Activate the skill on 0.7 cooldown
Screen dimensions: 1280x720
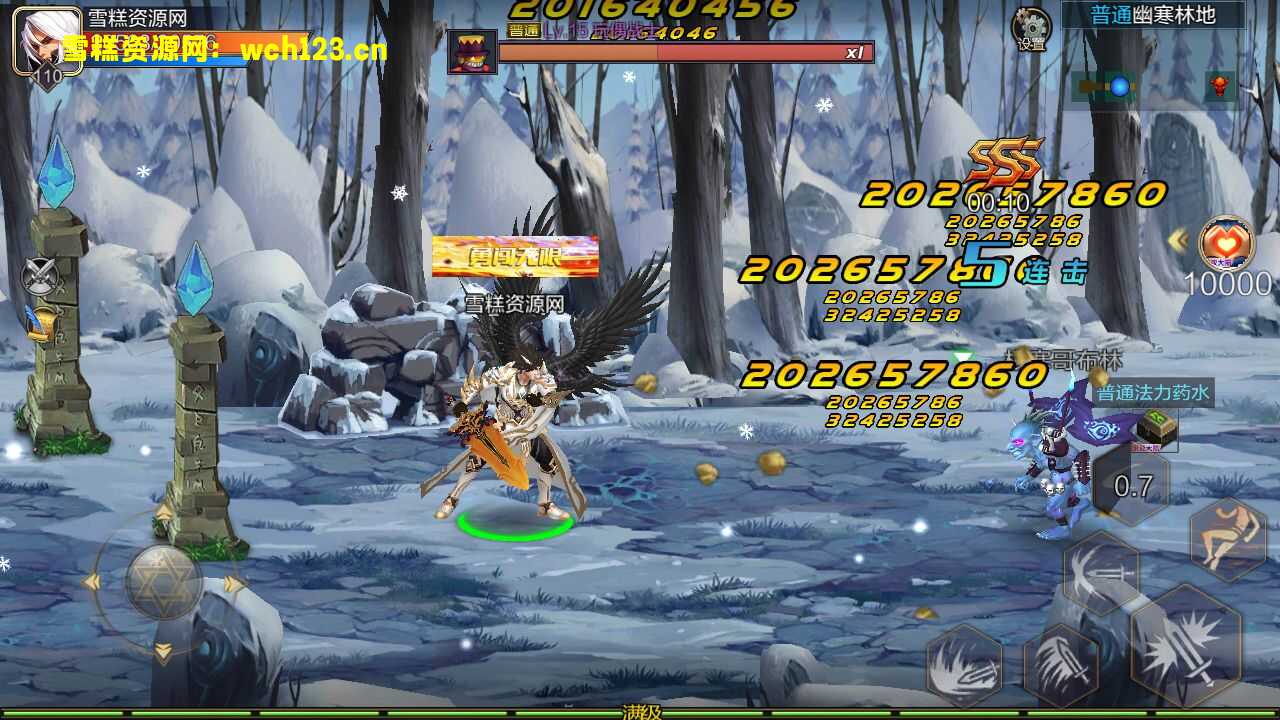pyautogui.click(x=1133, y=487)
